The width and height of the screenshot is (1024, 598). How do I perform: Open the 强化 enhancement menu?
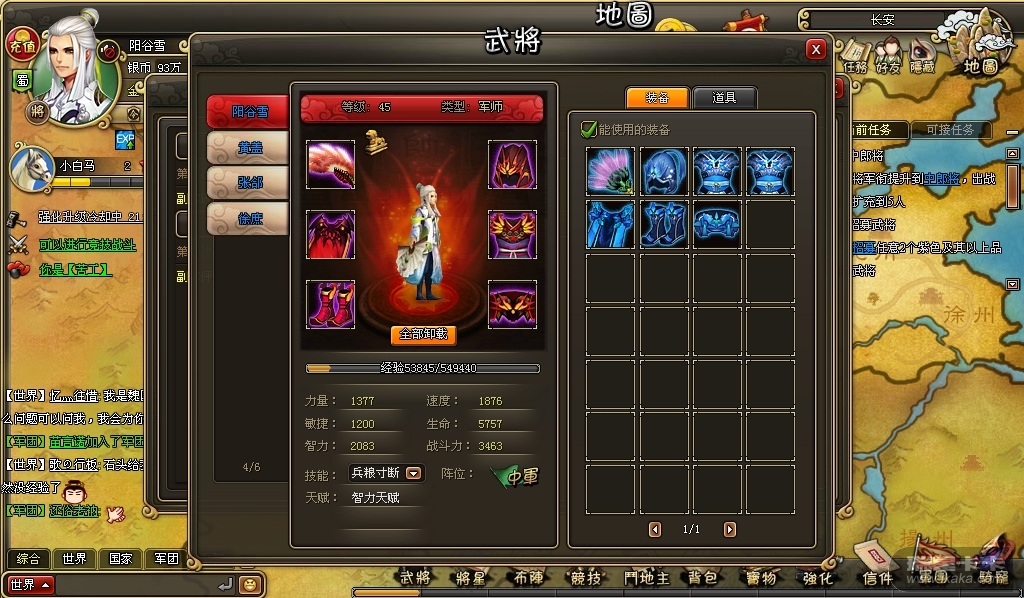(817, 577)
